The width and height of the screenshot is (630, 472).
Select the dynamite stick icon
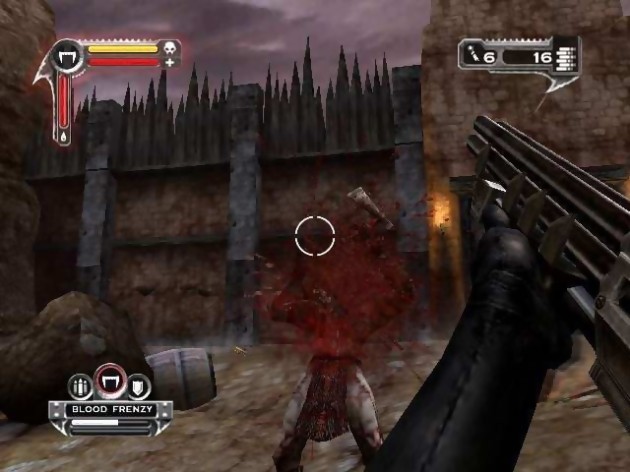click(475, 58)
